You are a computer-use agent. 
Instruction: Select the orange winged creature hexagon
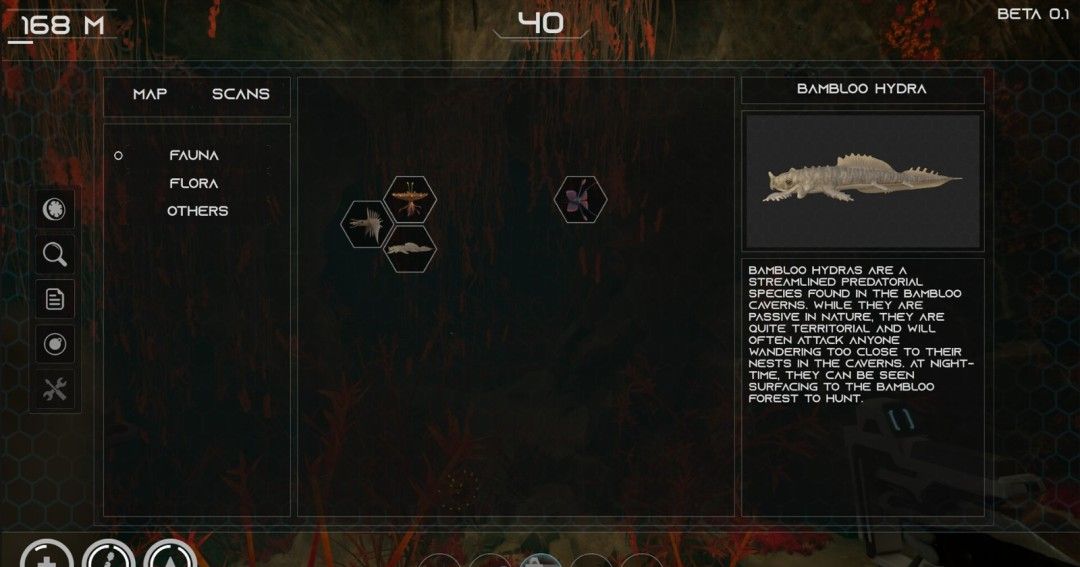(x=410, y=198)
